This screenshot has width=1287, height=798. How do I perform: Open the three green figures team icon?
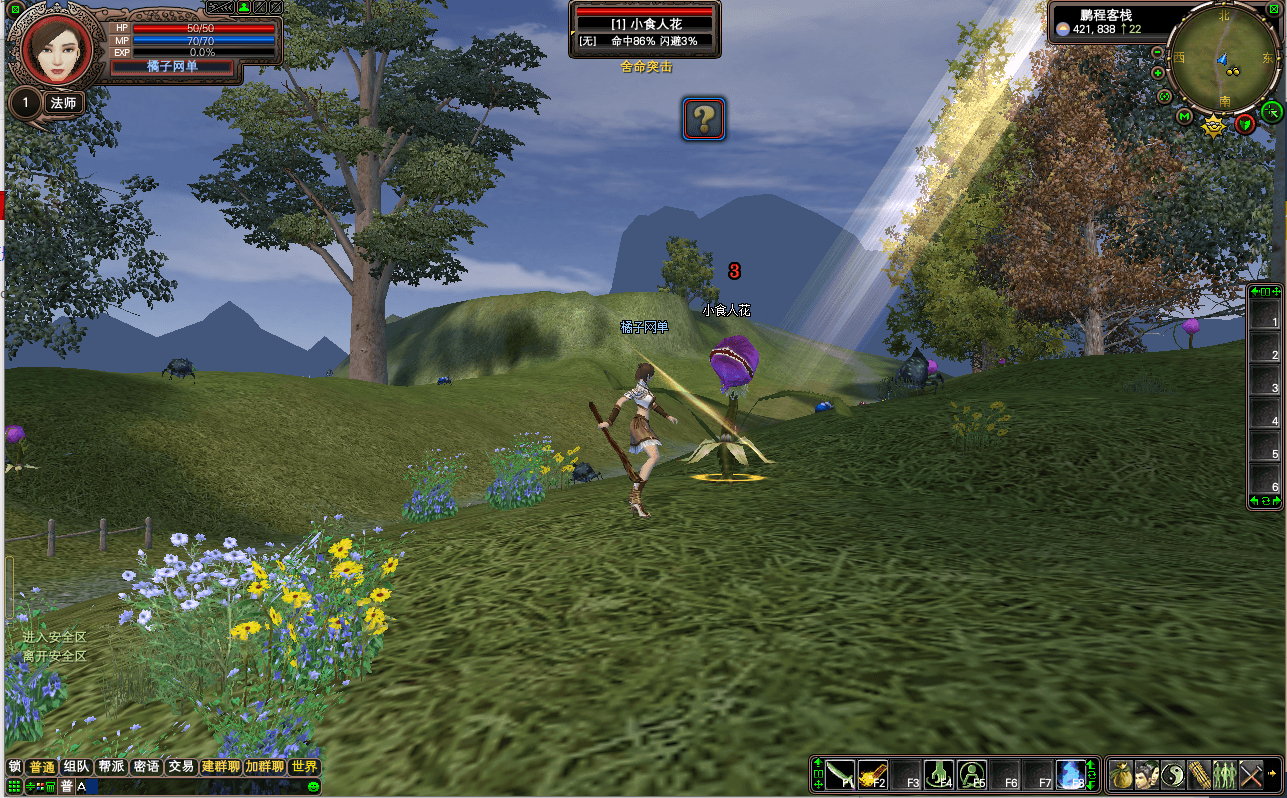[x=1225, y=774]
